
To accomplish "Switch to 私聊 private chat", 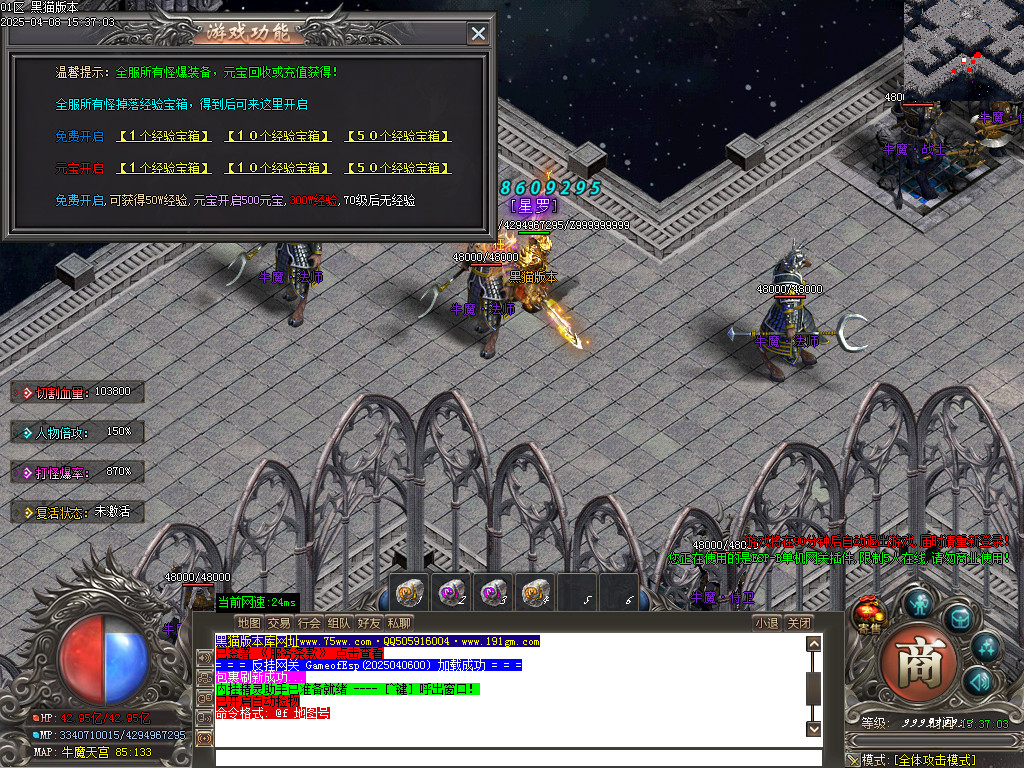I will (399, 623).
